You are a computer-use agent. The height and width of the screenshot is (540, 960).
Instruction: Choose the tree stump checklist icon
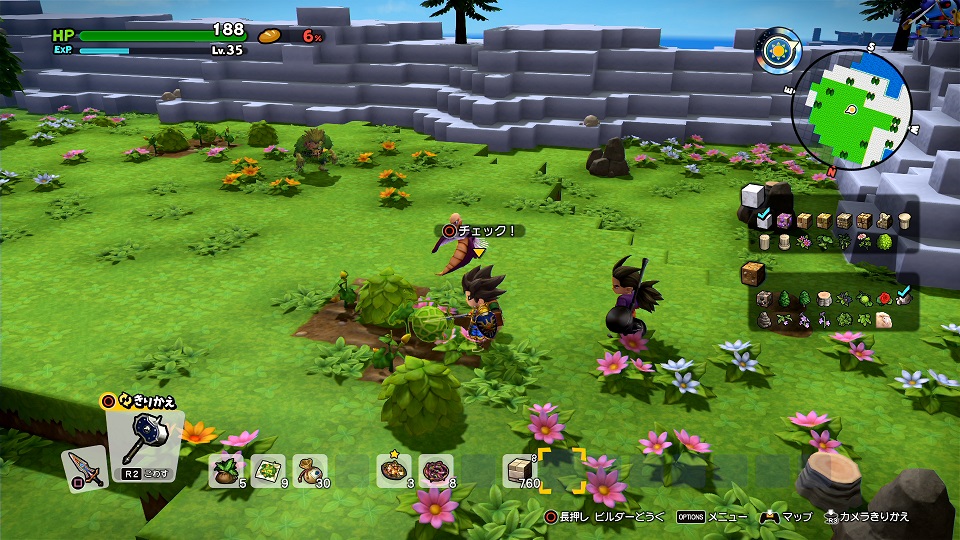pos(825,298)
